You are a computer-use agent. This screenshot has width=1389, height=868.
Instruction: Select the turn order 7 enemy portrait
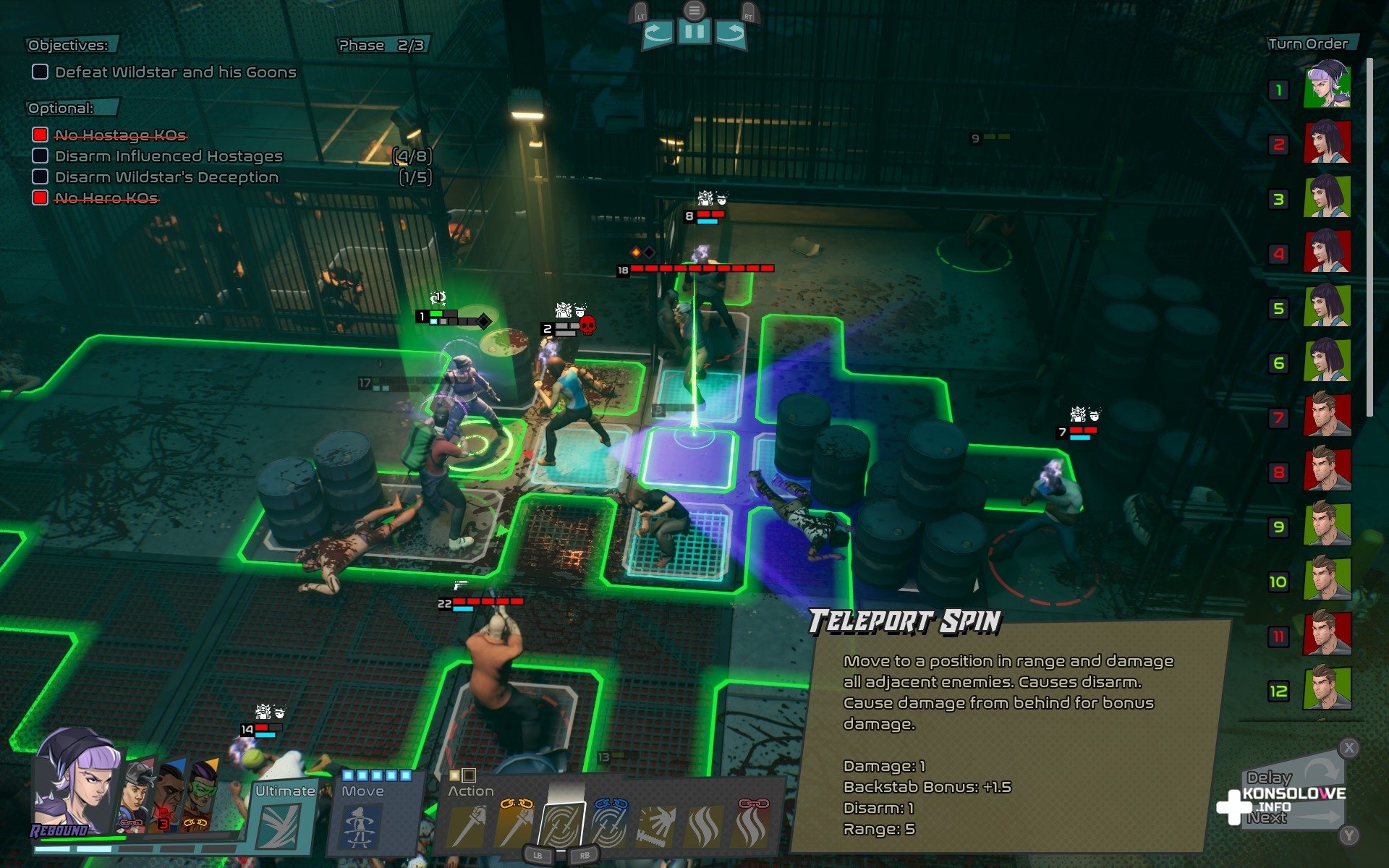pos(1327,415)
